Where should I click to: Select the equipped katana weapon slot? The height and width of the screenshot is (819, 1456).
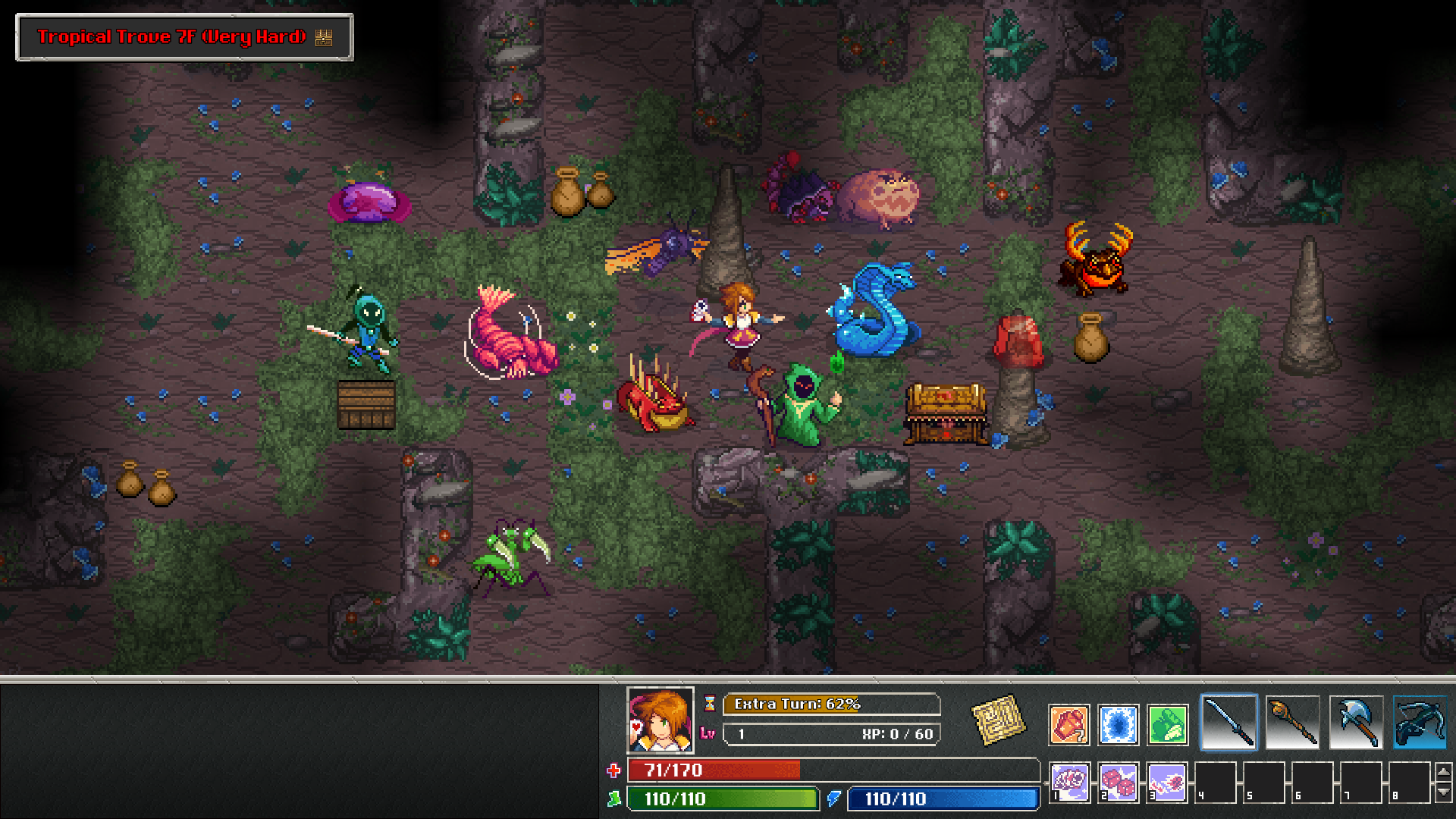(1229, 722)
